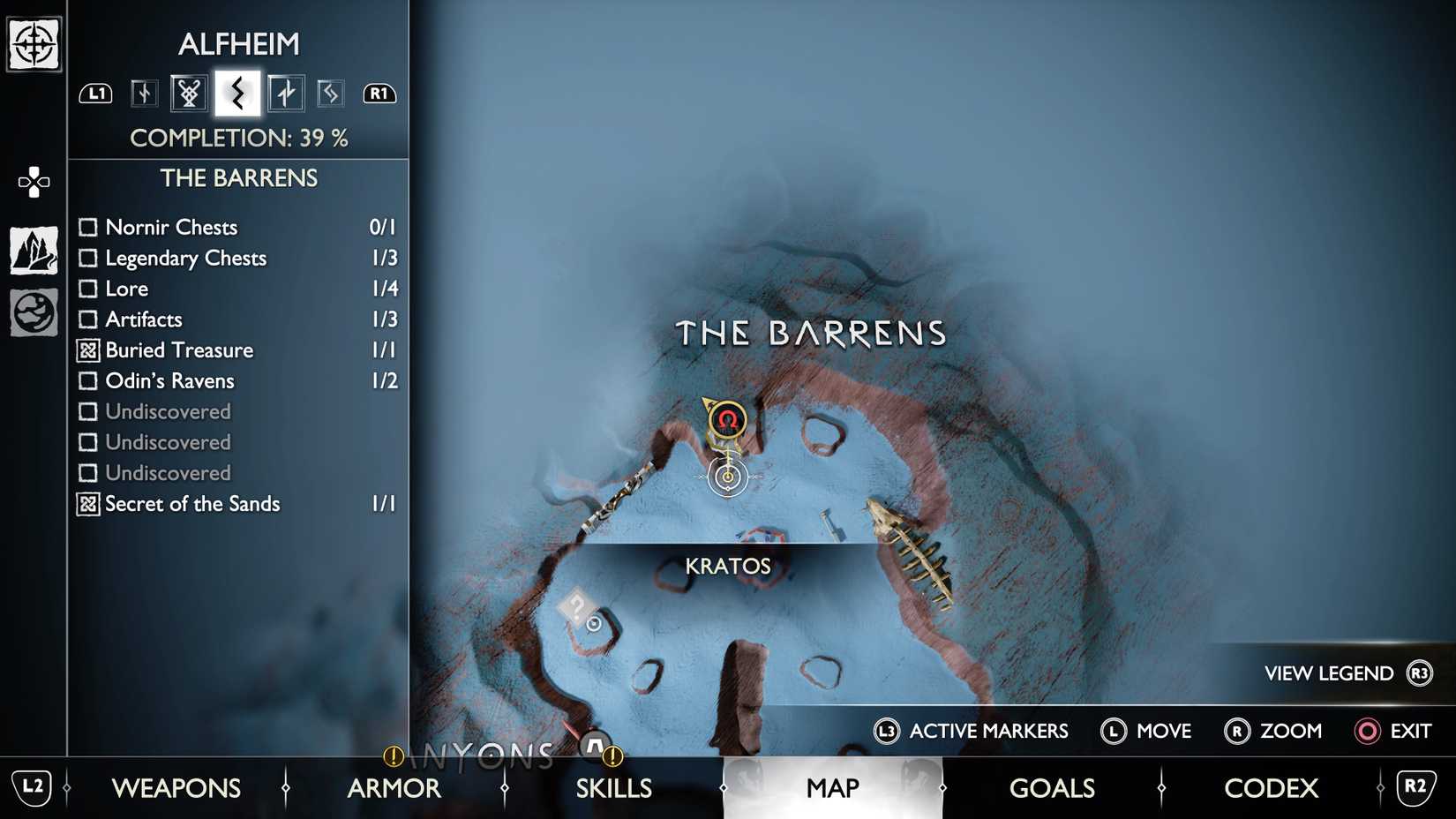The image size is (1456, 819).
Task: Toggle the Lore entry checkbox
Action: coord(87,289)
